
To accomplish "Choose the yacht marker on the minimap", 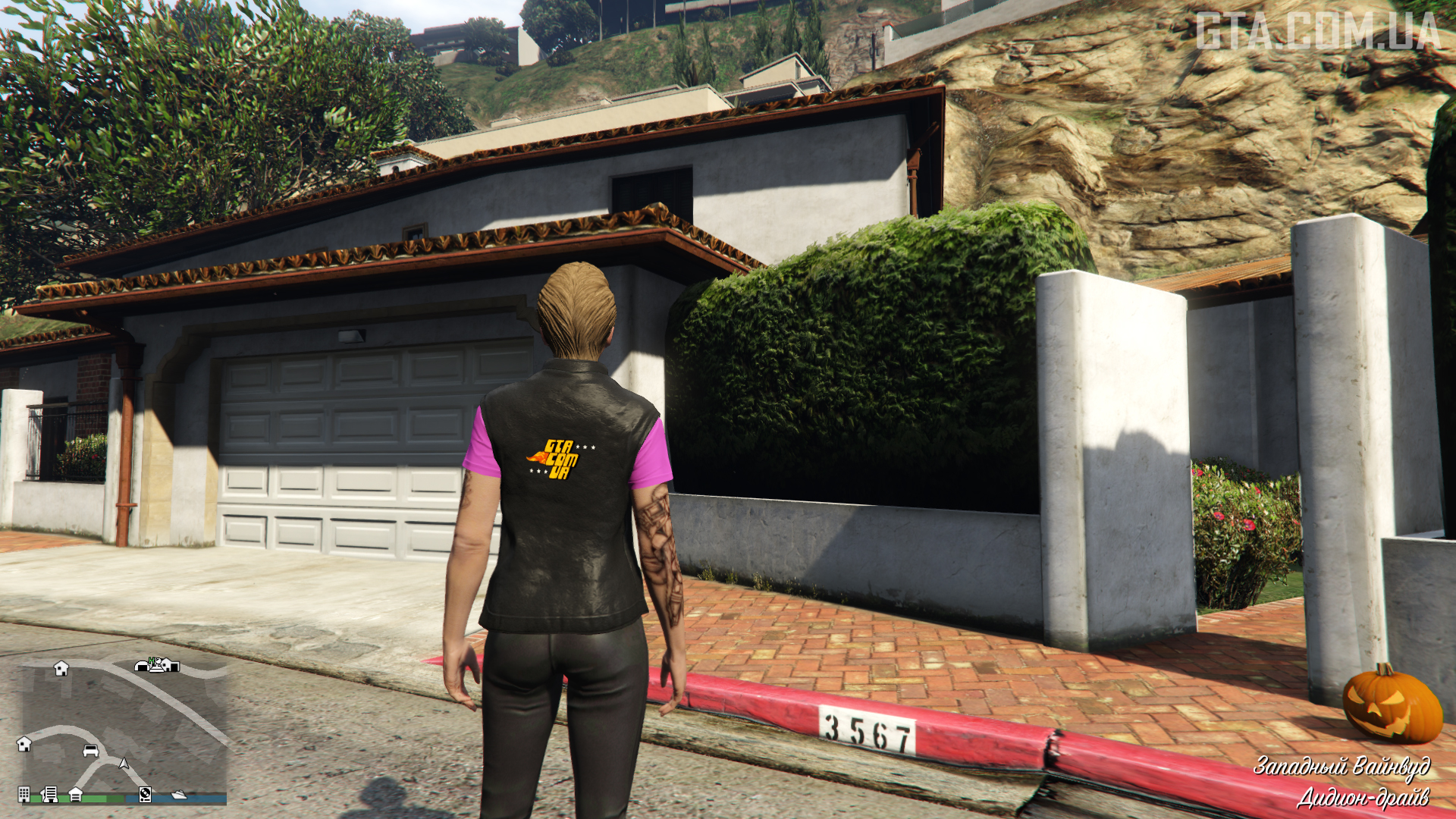I will pos(179,794).
